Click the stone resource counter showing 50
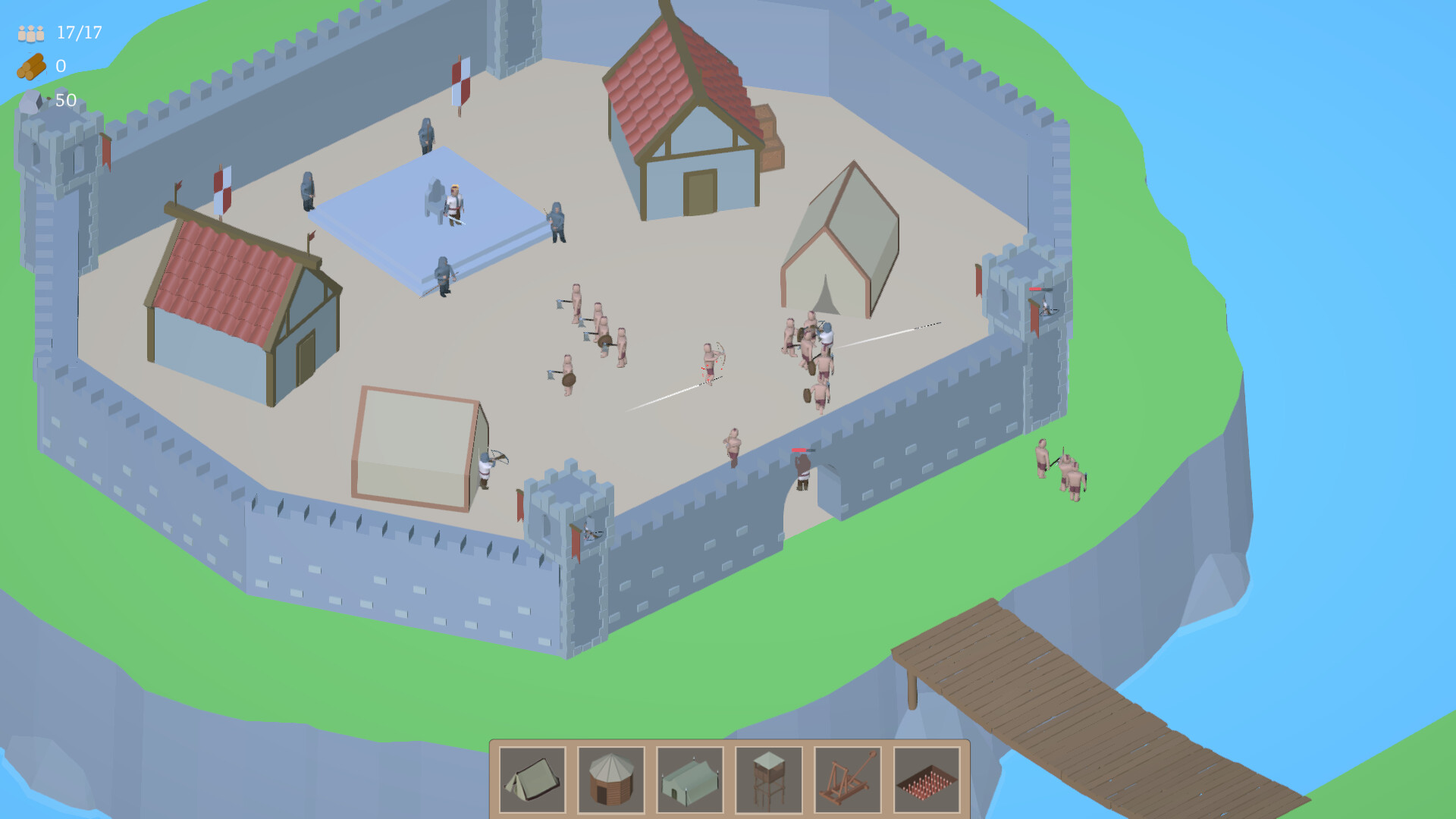This screenshot has width=1456, height=819. point(64,98)
